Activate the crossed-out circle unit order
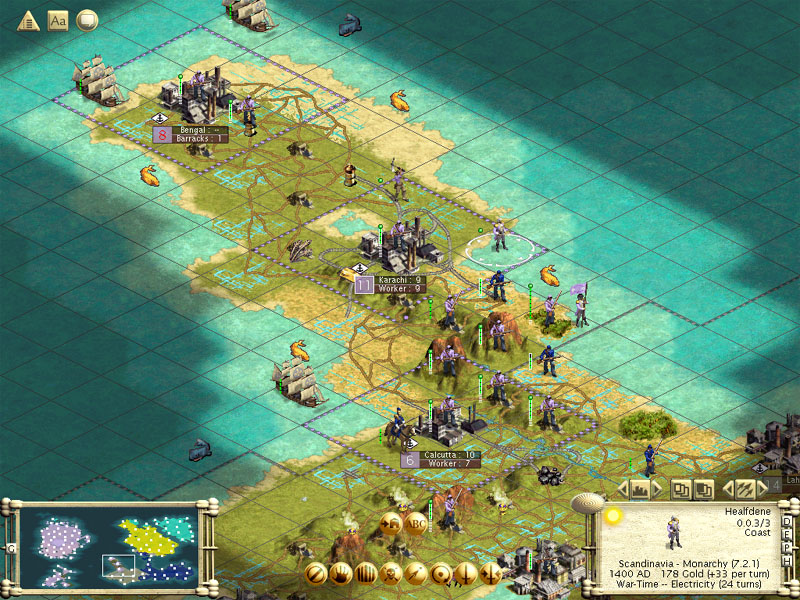Image resolution: width=800 pixels, height=600 pixels. coord(316,574)
